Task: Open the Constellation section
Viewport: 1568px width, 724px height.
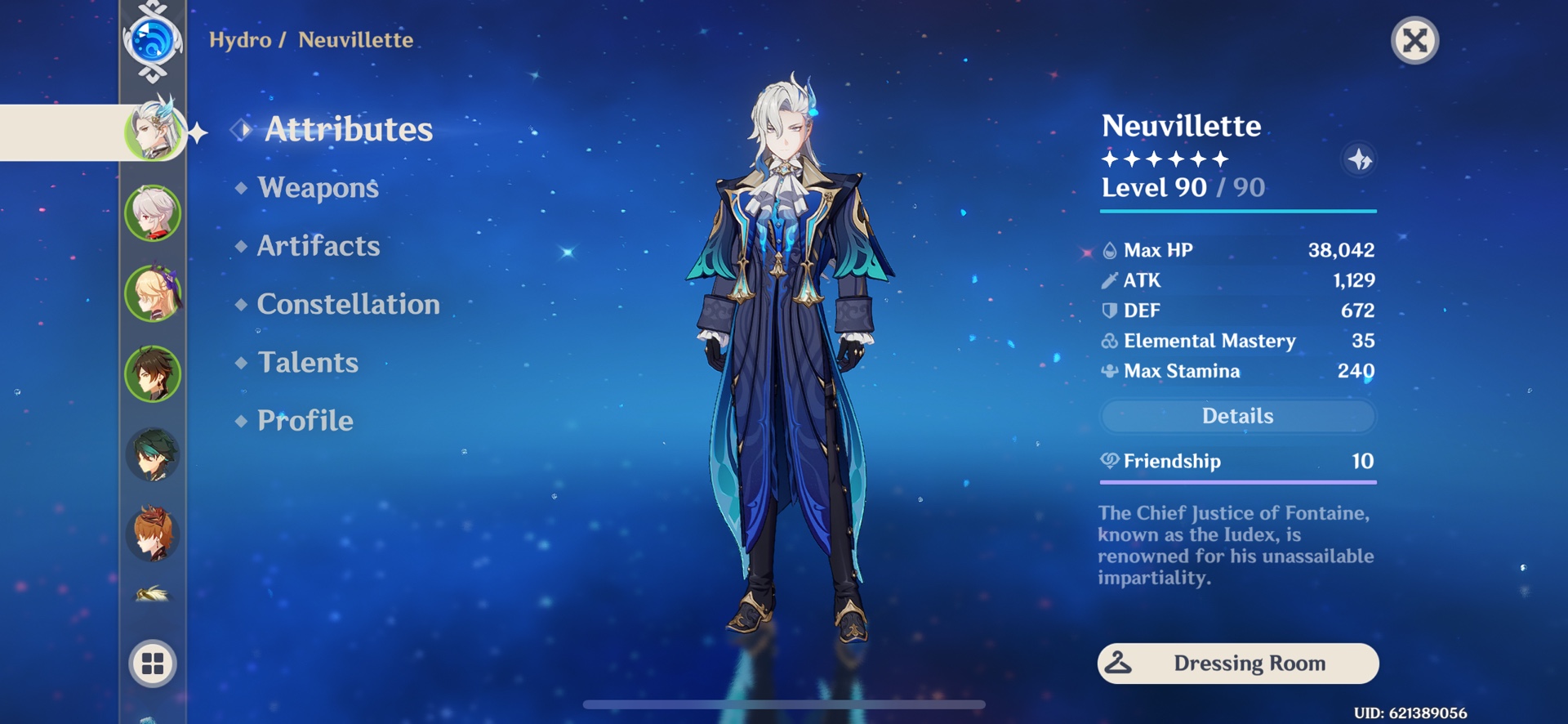Action: (x=347, y=304)
